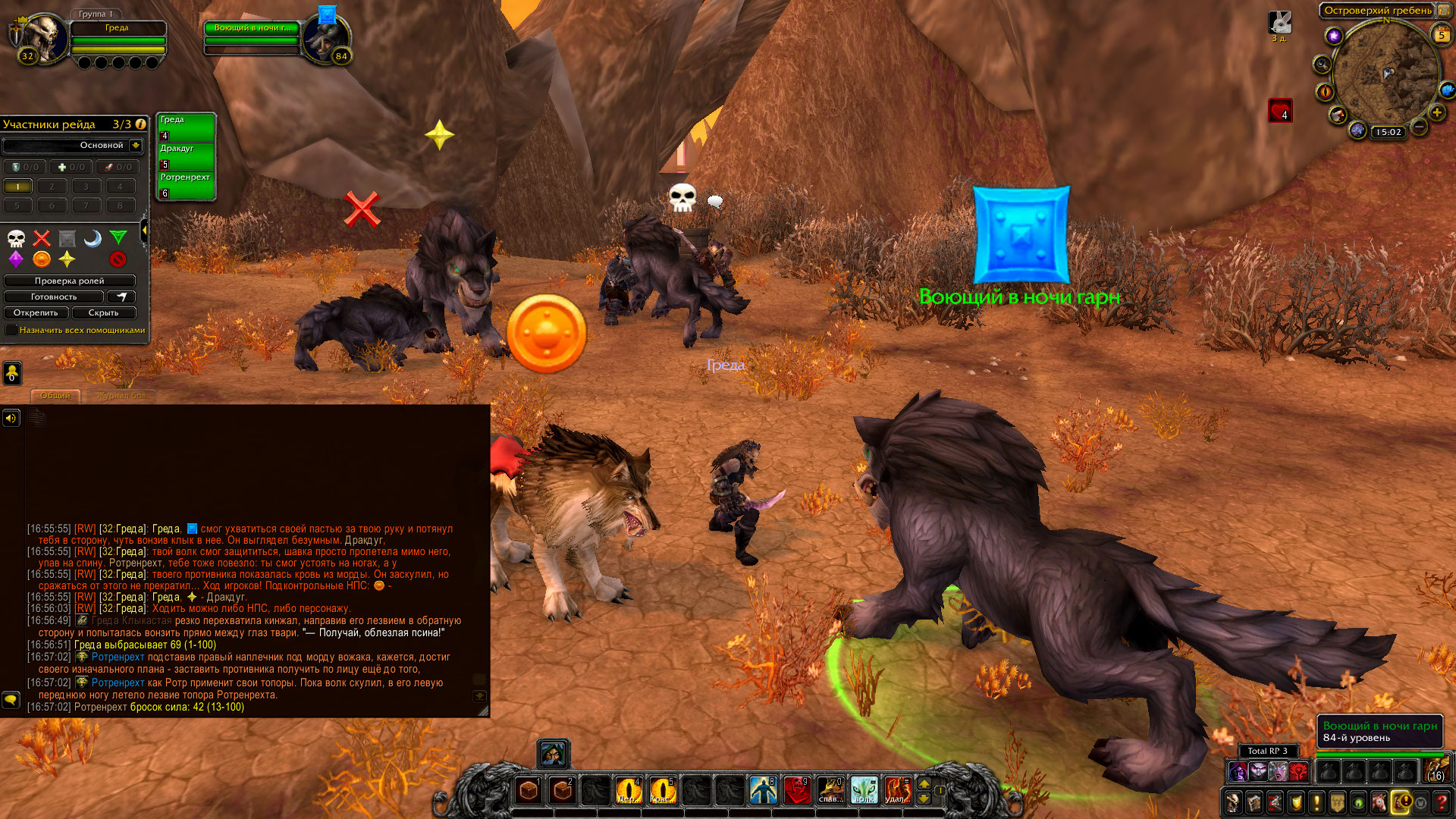The height and width of the screenshot is (819, 1456).
Task: Switch to the 'Общий' chat tab
Action: coord(55,395)
